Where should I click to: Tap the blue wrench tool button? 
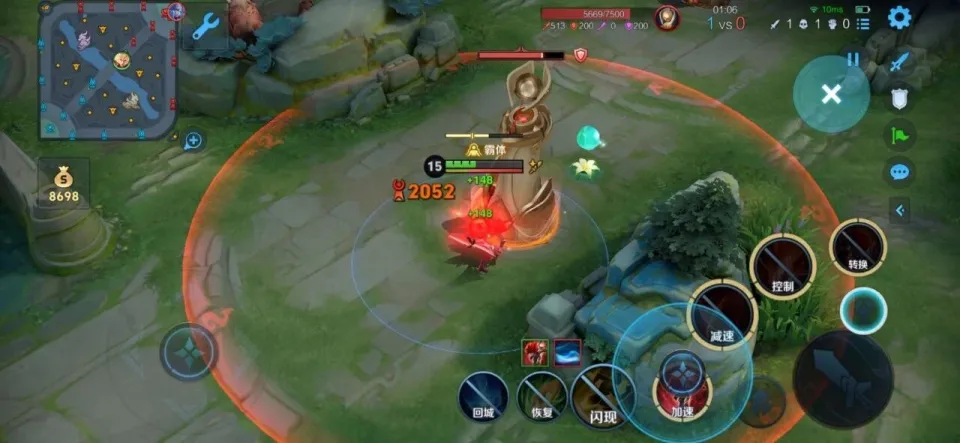pos(206,25)
